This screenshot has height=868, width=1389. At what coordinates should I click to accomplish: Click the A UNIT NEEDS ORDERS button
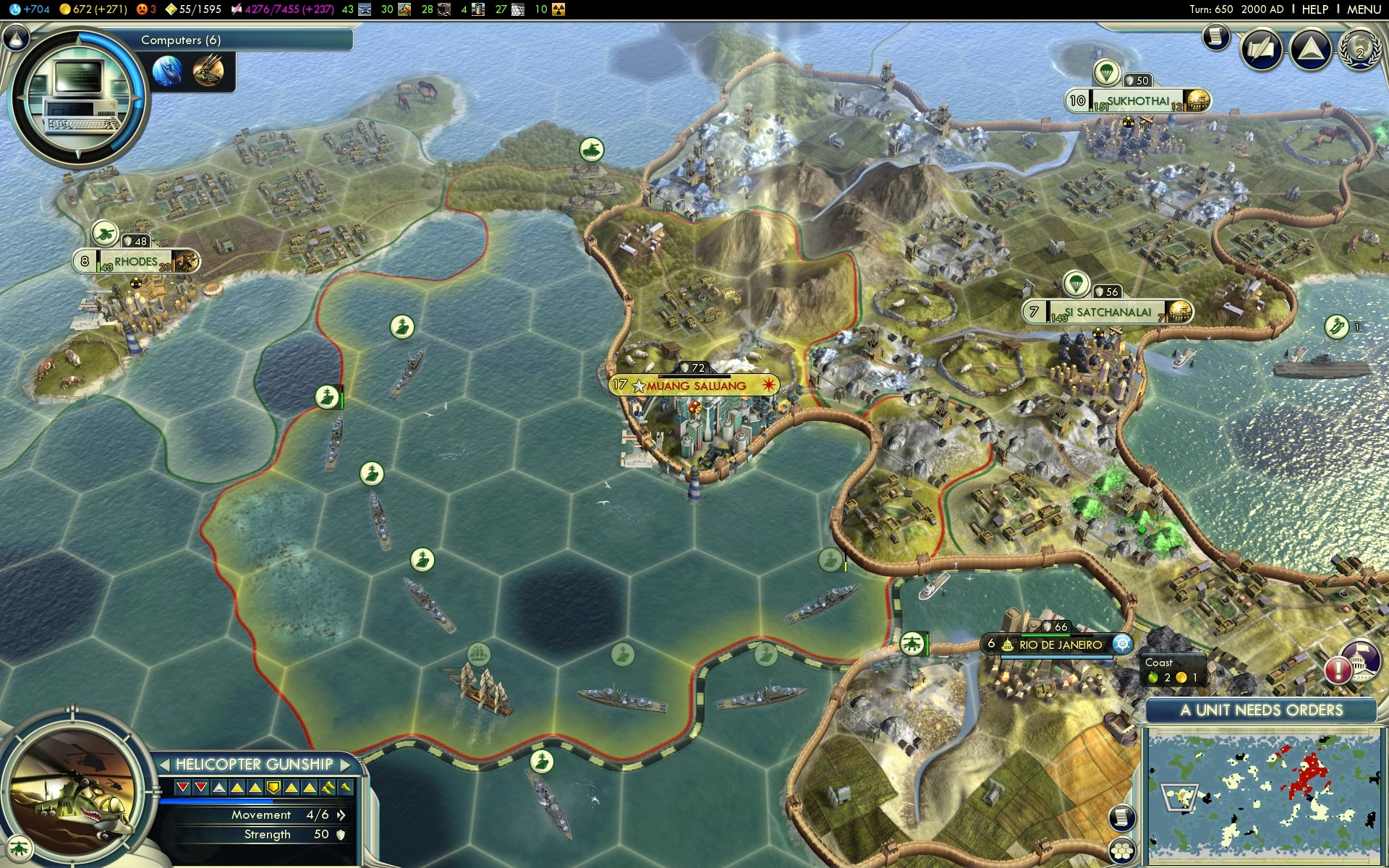coord(1261,710)
